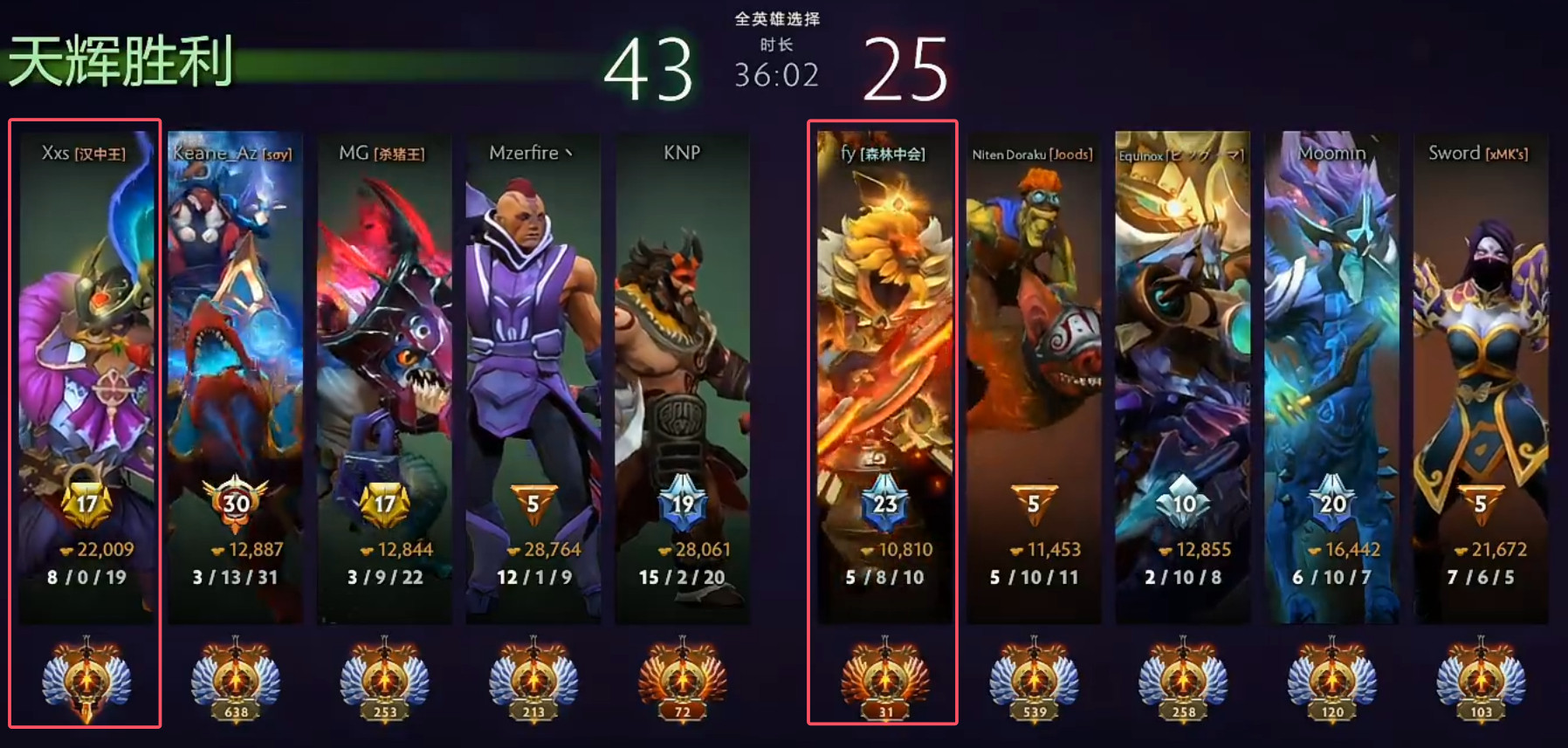Show the rank 72 medal
Screen dimensions: 1568x748
pos(683,681)
